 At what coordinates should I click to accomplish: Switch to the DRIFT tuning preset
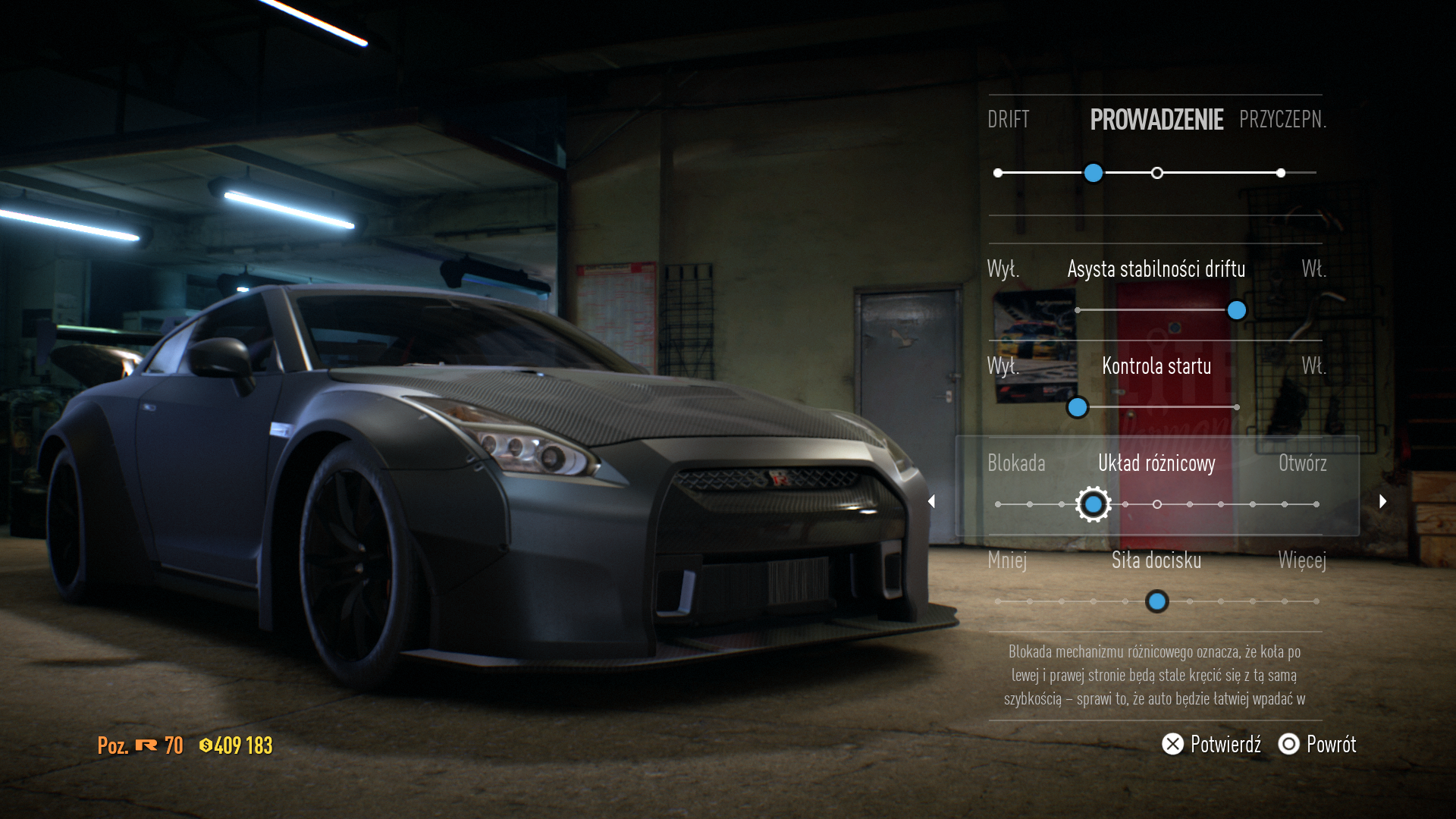(x=1008, y=120)
